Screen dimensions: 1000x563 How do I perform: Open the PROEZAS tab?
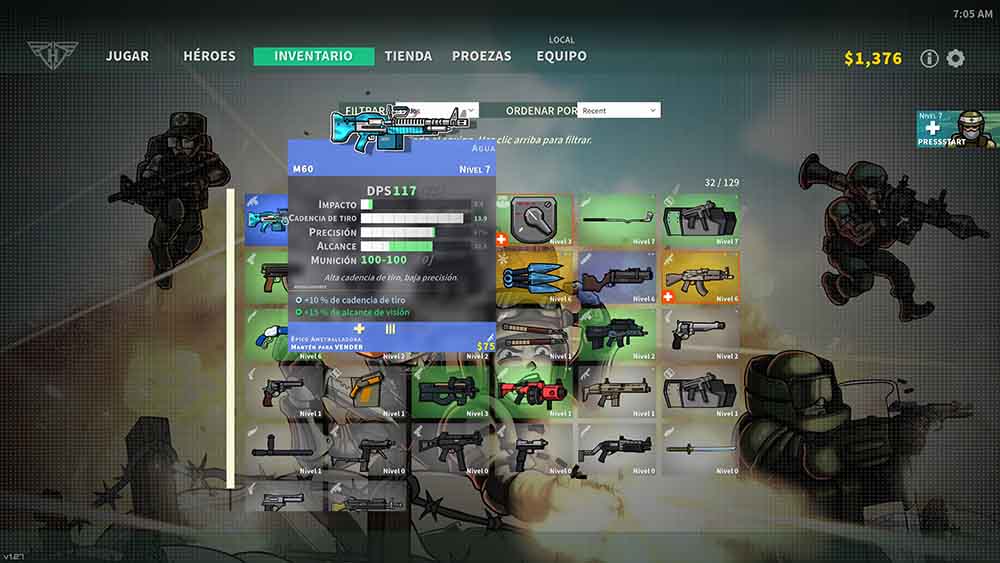click(x=481, y=56)
